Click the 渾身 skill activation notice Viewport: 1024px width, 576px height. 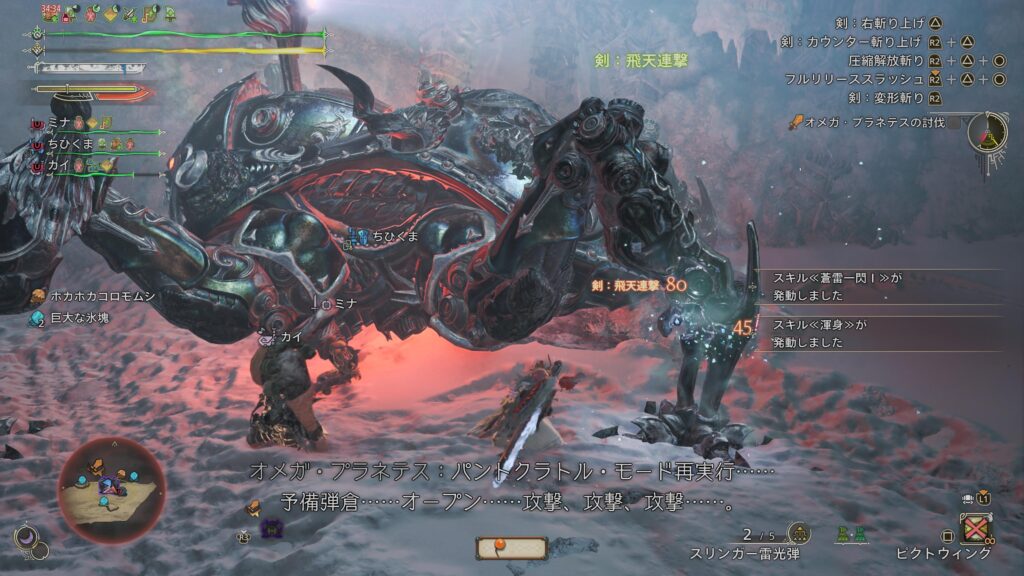point(820,334)
